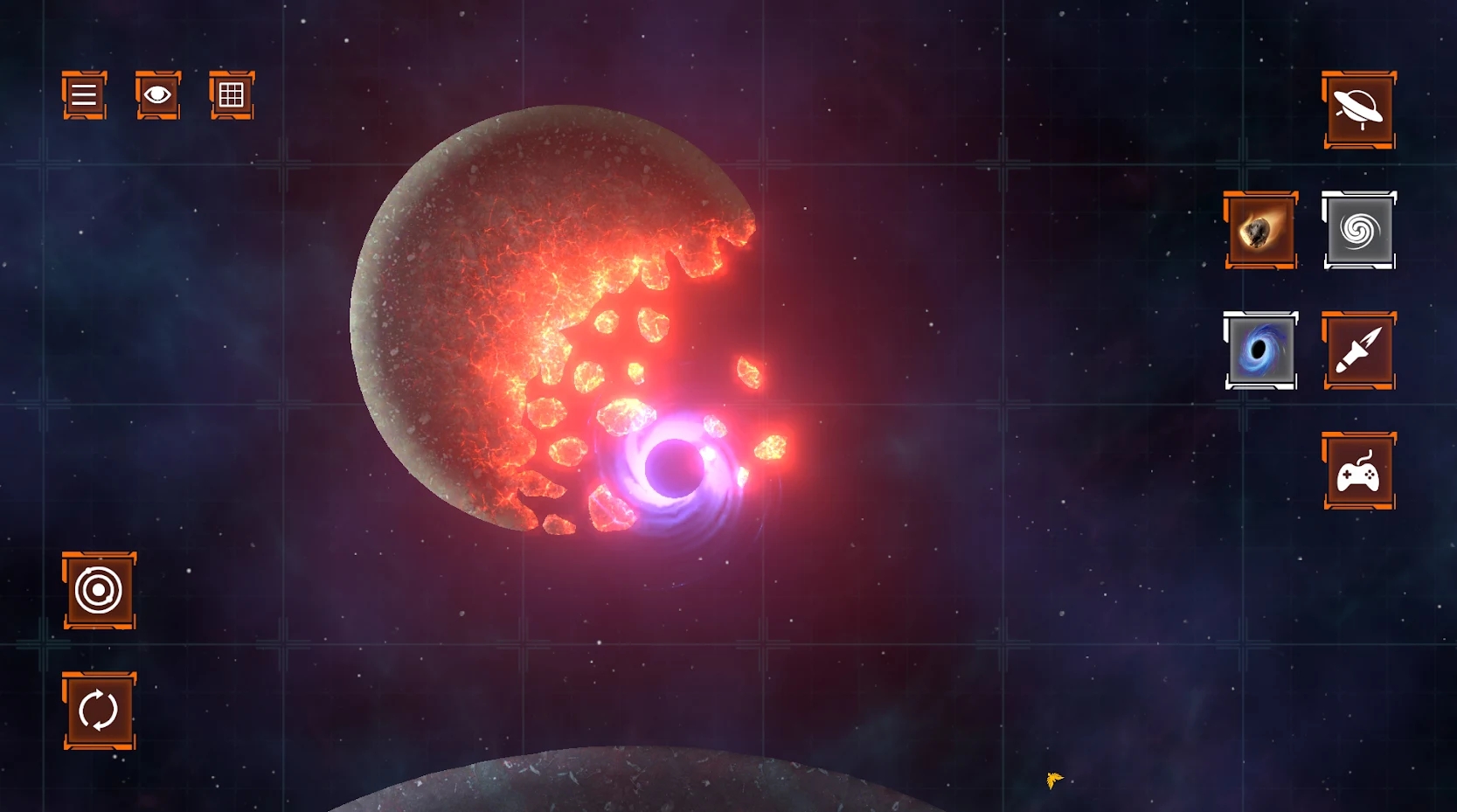This screenshot has height=812, width=1457.
Task: Select the missile weapon
Action: coord(1358,351)
